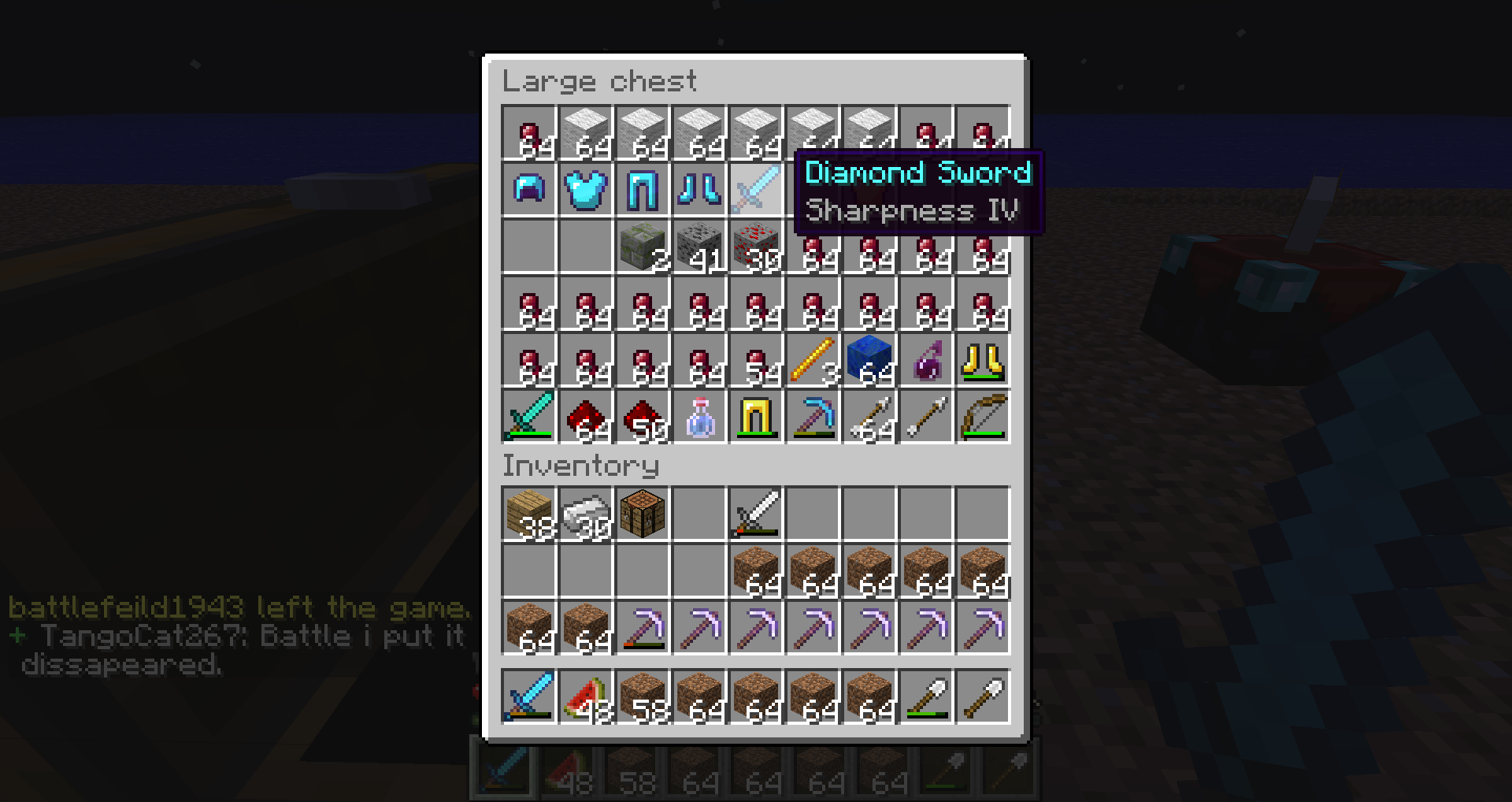Take the diamond chestplate from the chest
Viewport: 1512px width, 802px height.
[x=586, y=190]
